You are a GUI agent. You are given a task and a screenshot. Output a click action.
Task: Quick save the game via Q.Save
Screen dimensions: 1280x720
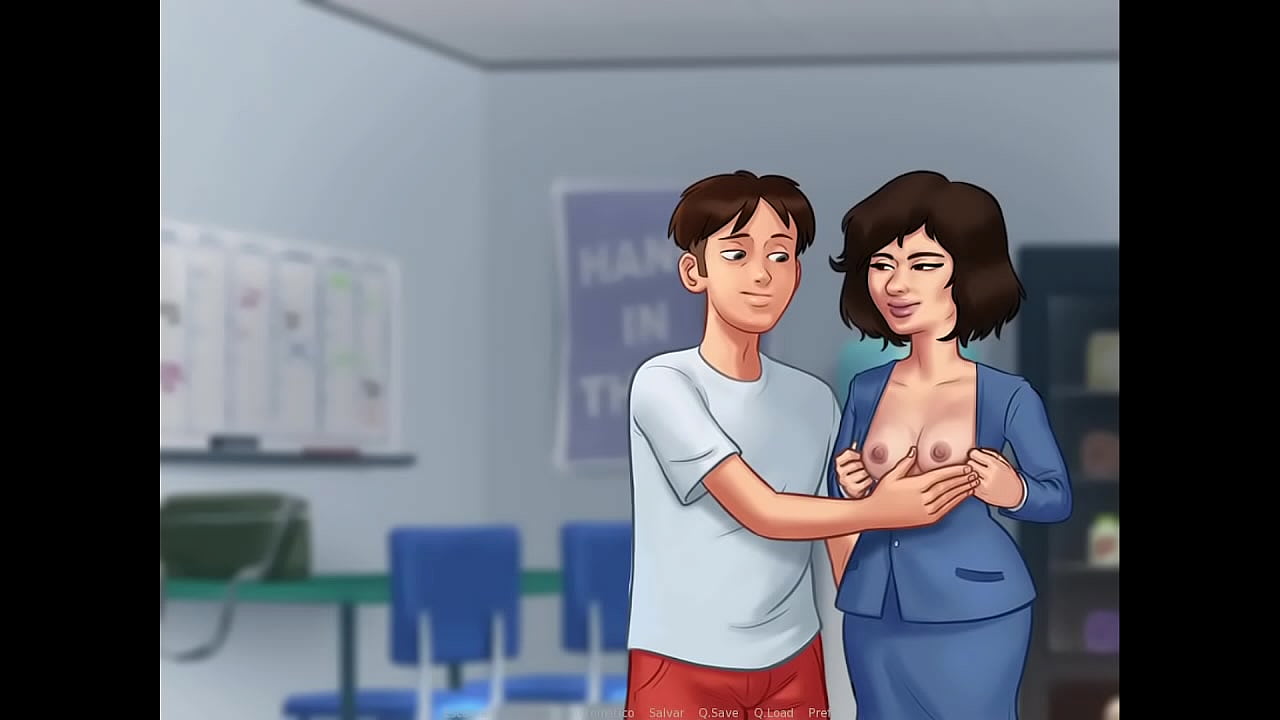point(718,712)
